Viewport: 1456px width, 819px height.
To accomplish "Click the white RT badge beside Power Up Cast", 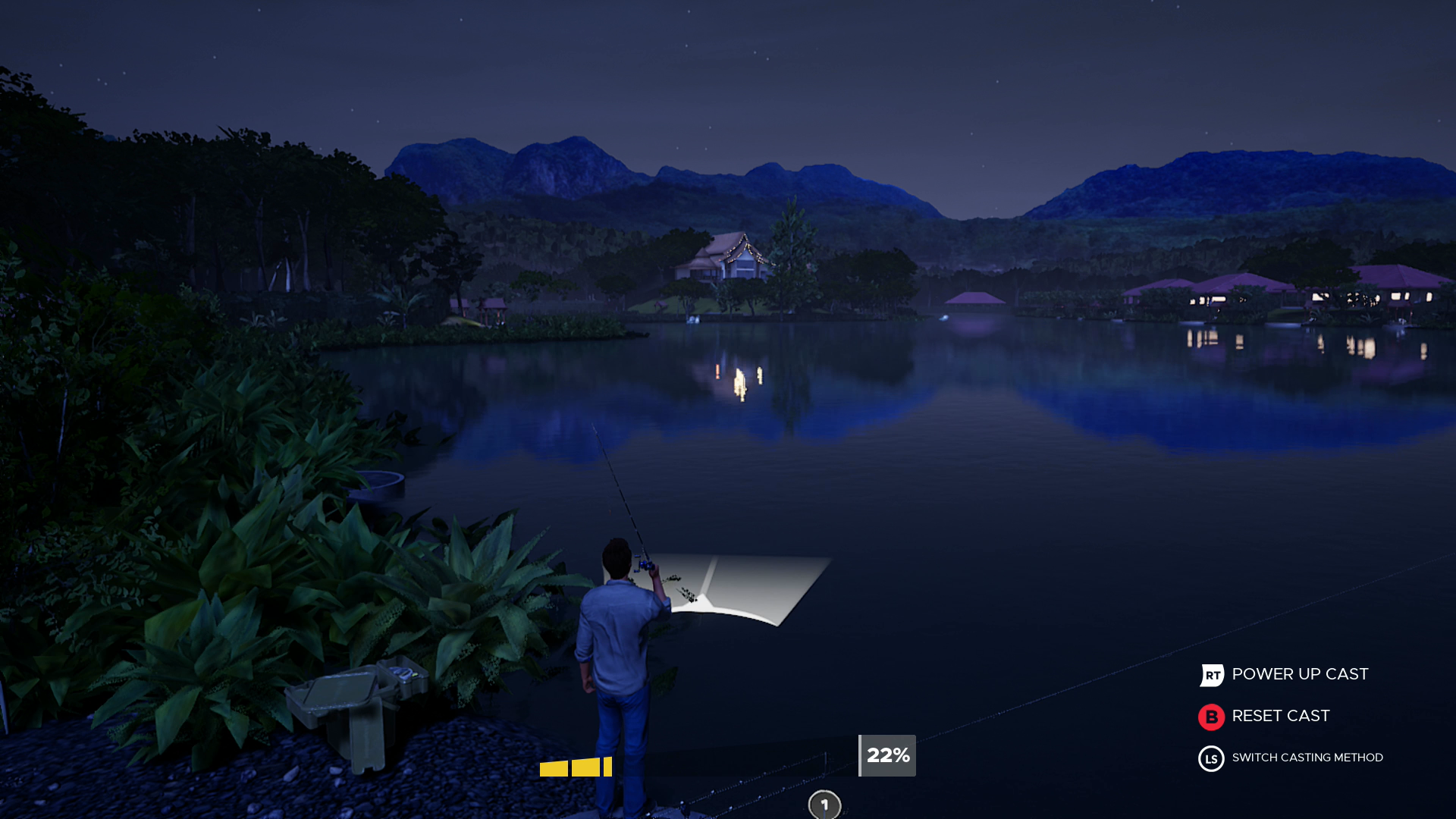I will (x=1211, y=674).
